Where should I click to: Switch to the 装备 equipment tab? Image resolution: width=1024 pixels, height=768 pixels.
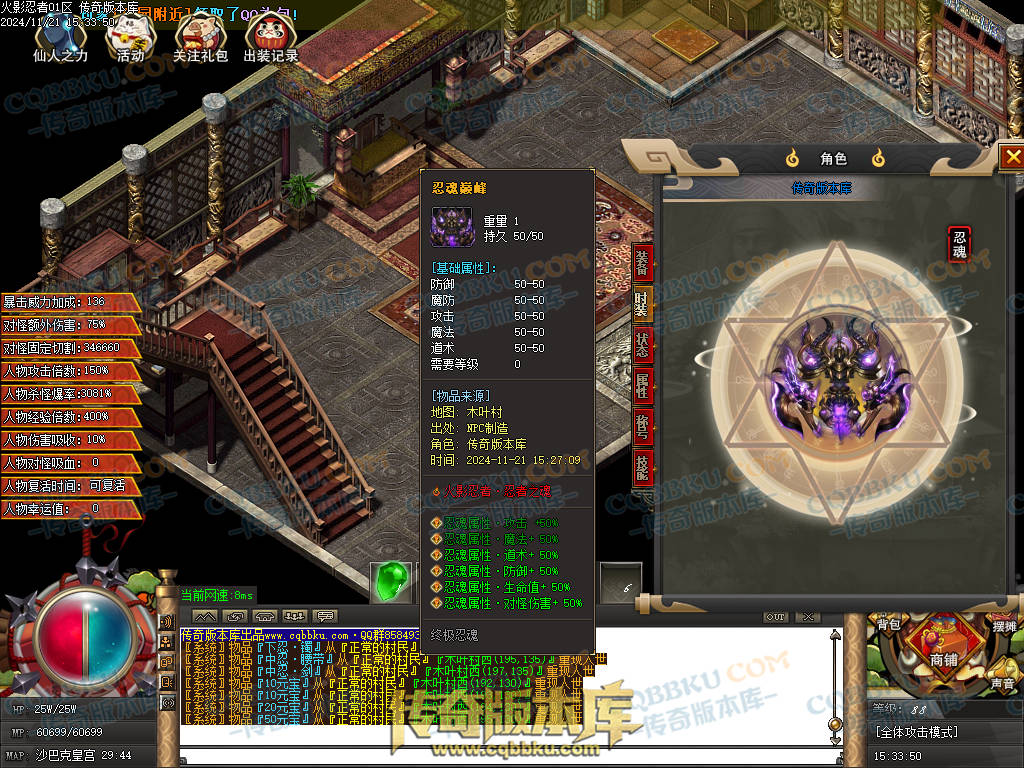642,263
